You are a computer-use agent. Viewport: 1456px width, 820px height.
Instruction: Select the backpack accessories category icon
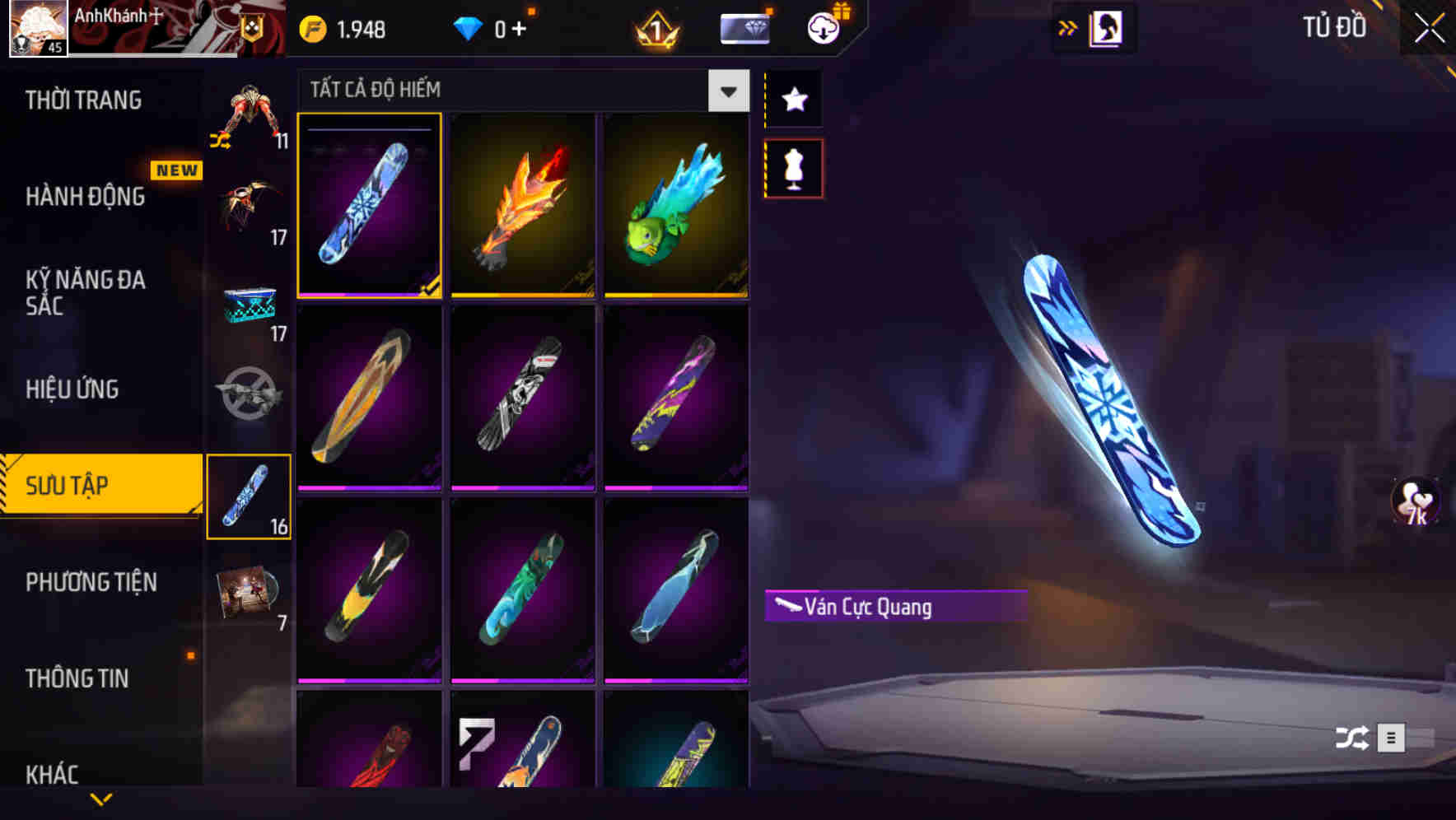coord(250,115)
